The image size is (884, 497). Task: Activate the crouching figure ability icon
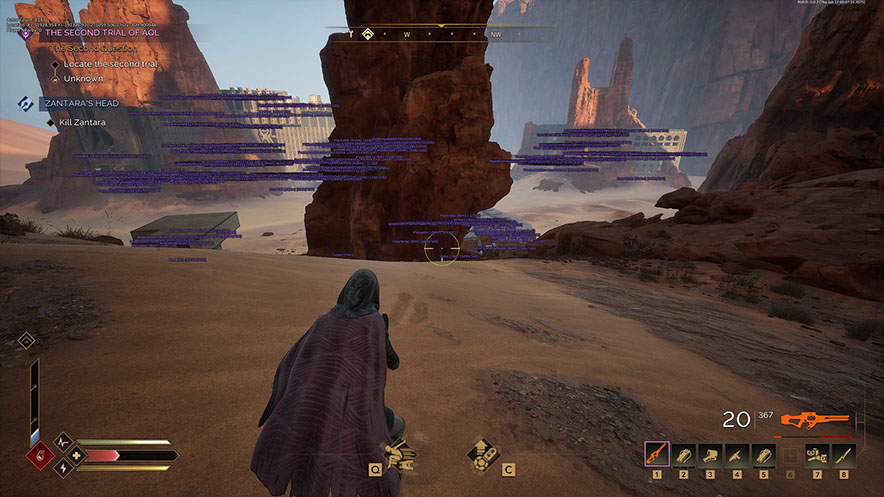click(x=399, y=455)
